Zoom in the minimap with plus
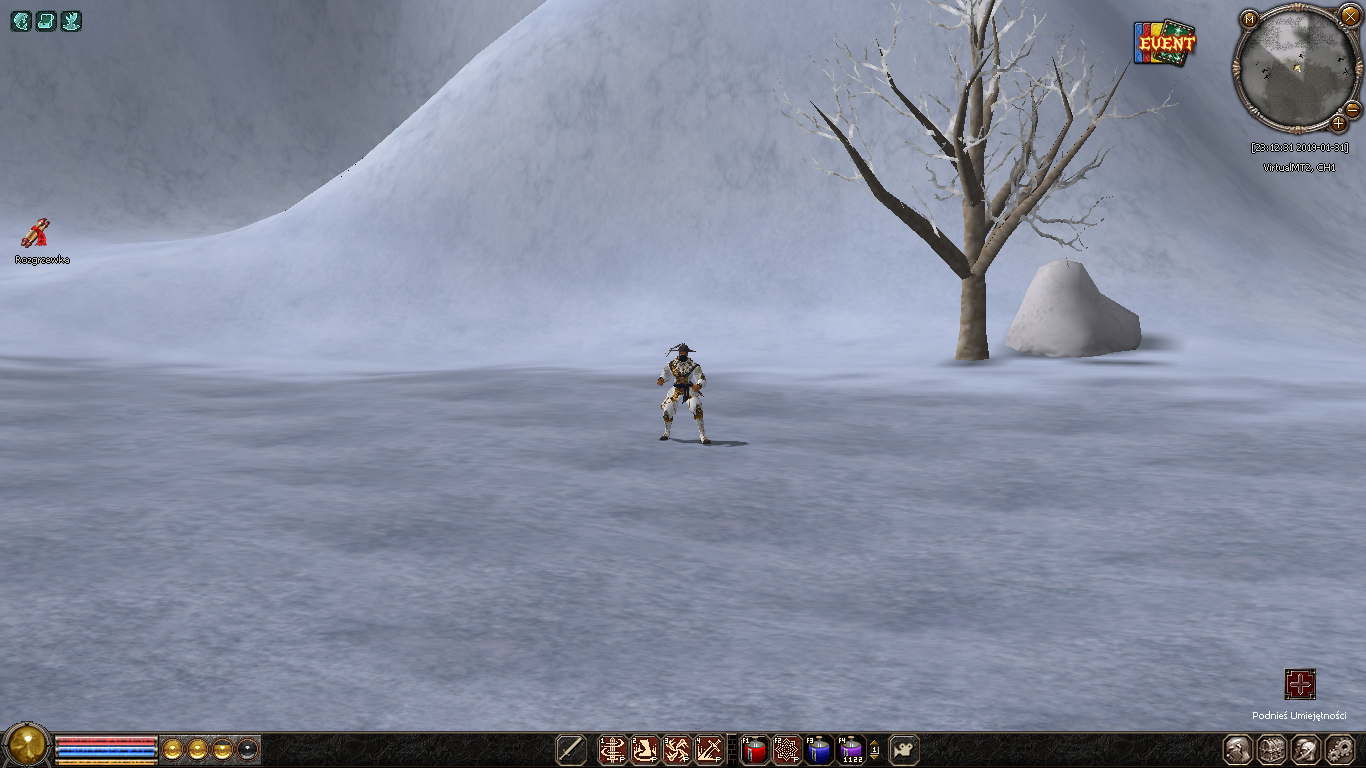 [x=1339, y=123]
